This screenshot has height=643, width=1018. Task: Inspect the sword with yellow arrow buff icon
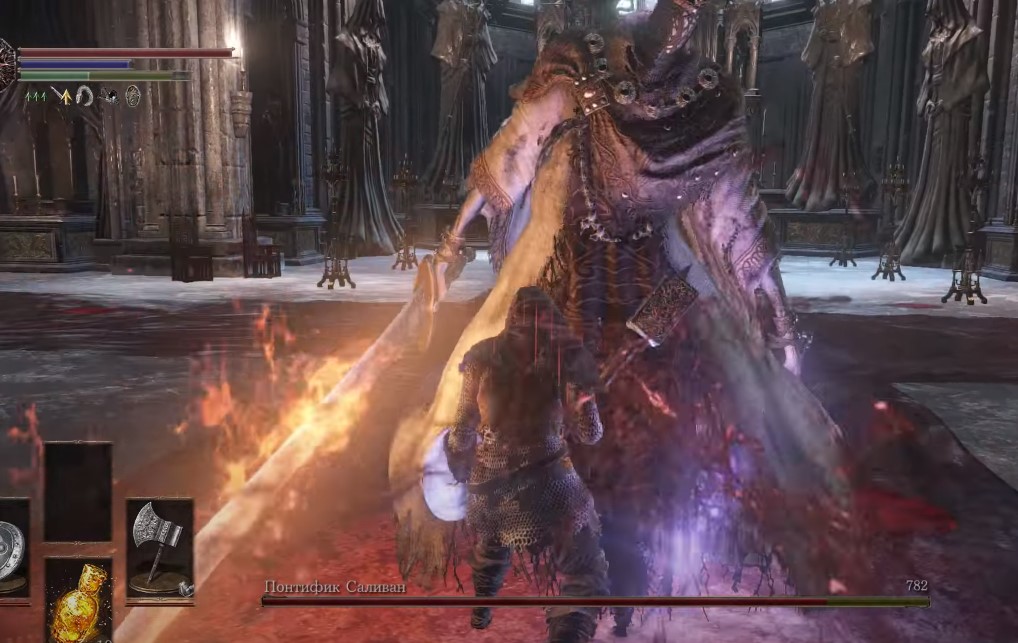(62, 96)
